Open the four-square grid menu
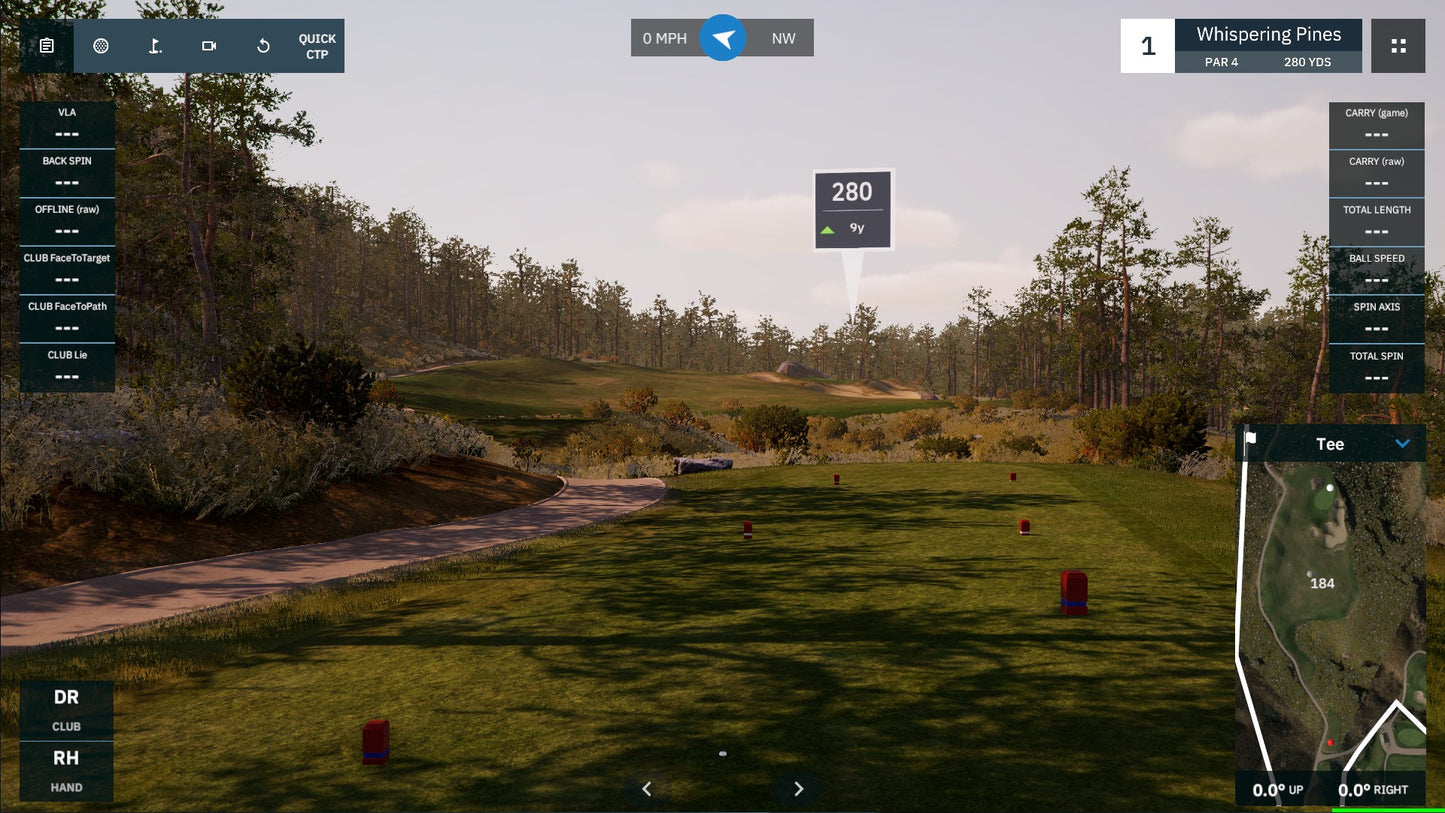1445x813 pixels. pos(1398,46)
